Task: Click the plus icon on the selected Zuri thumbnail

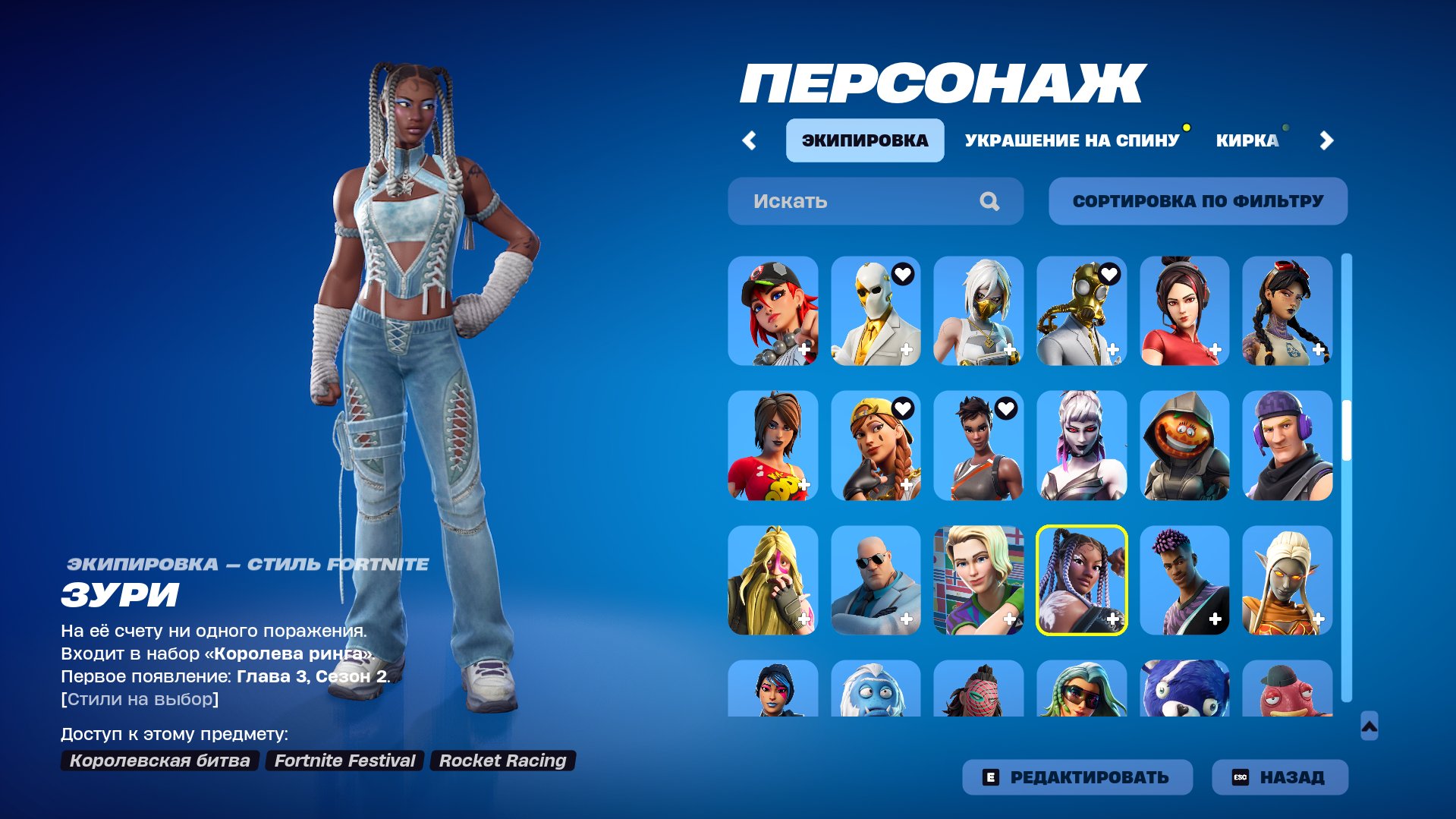Action: click(x=1112, y=619)
